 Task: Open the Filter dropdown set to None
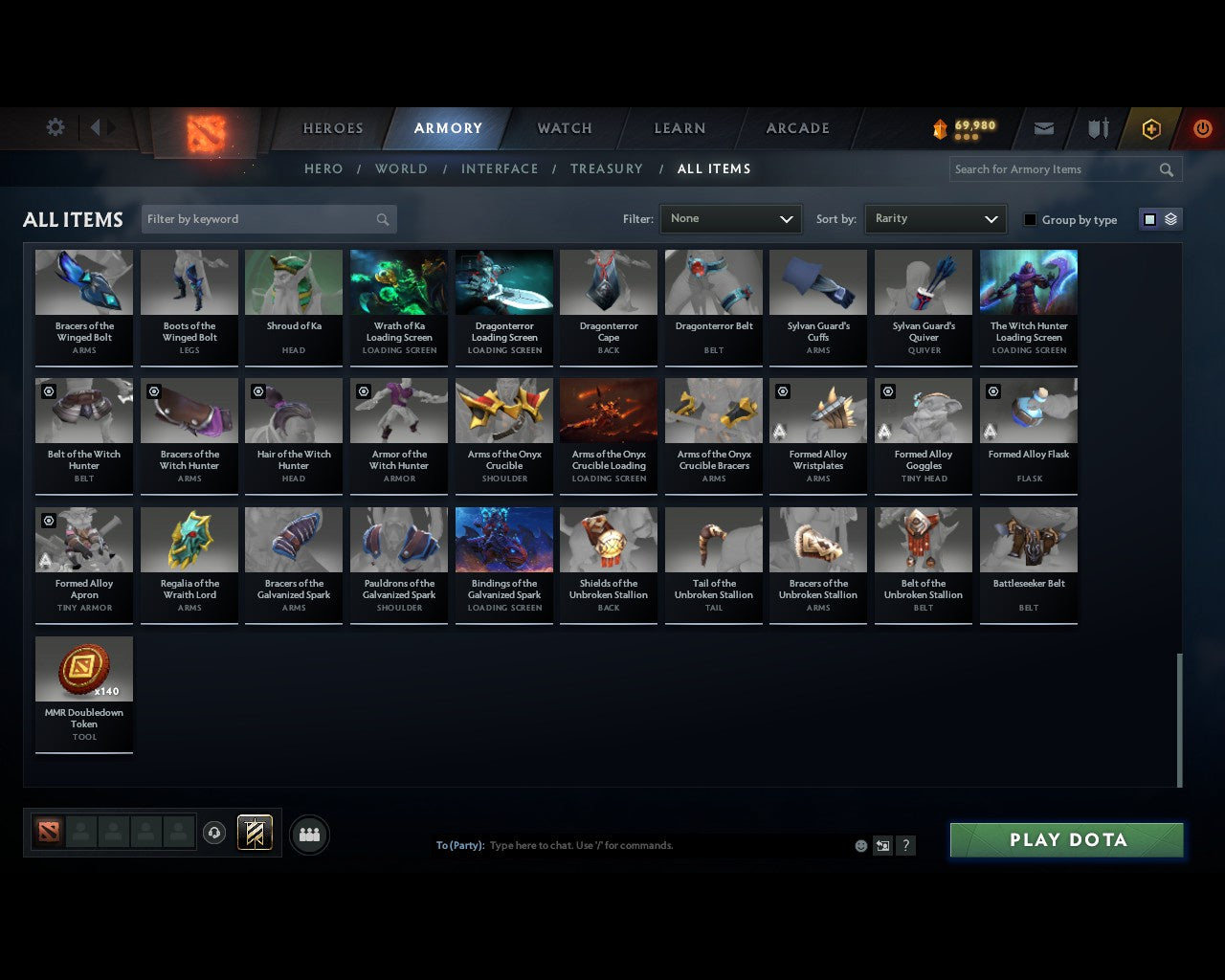(730, 219)
